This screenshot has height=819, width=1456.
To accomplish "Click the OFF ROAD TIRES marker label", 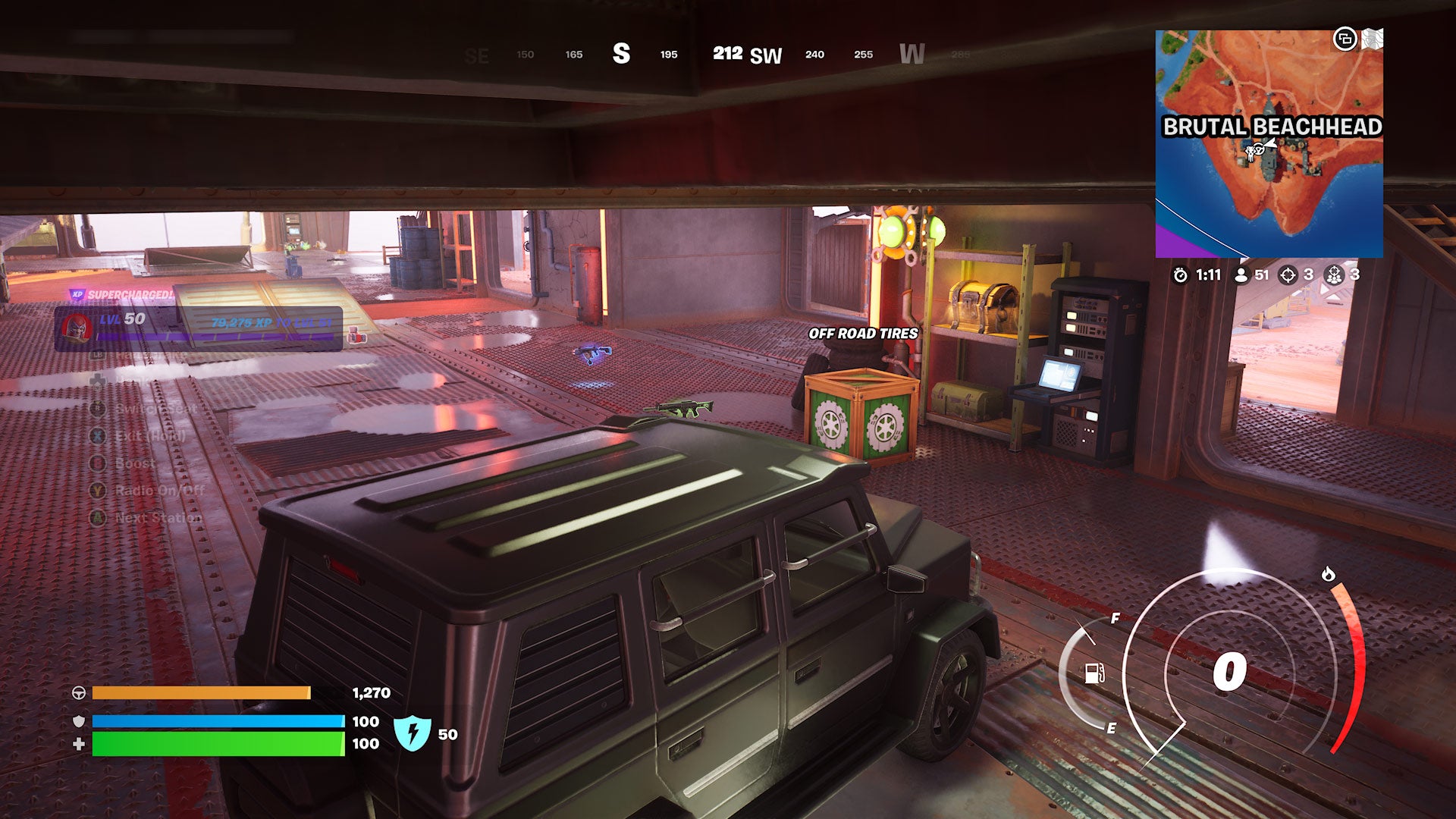I will 864,334.
